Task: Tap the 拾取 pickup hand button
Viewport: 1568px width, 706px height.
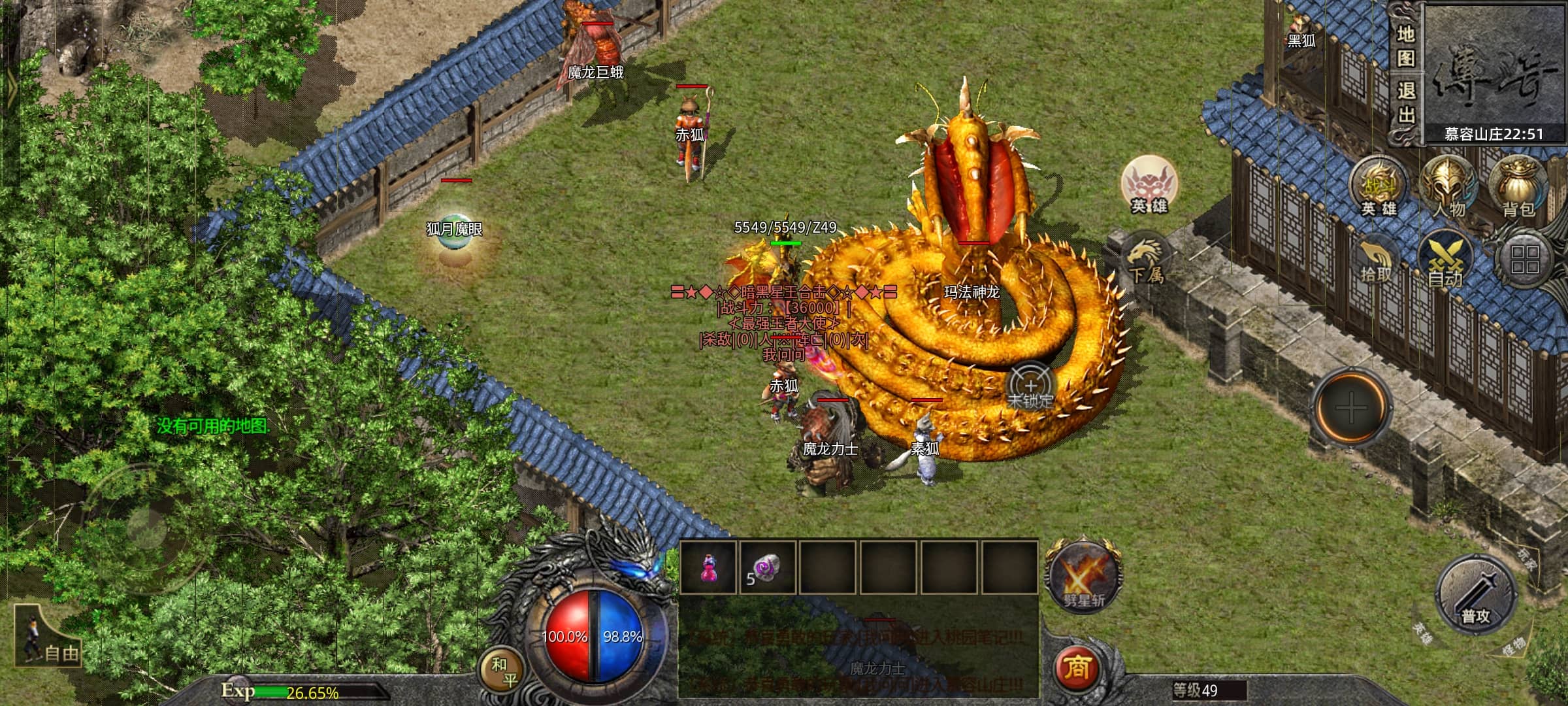Action: click(x=1377, y=261)
